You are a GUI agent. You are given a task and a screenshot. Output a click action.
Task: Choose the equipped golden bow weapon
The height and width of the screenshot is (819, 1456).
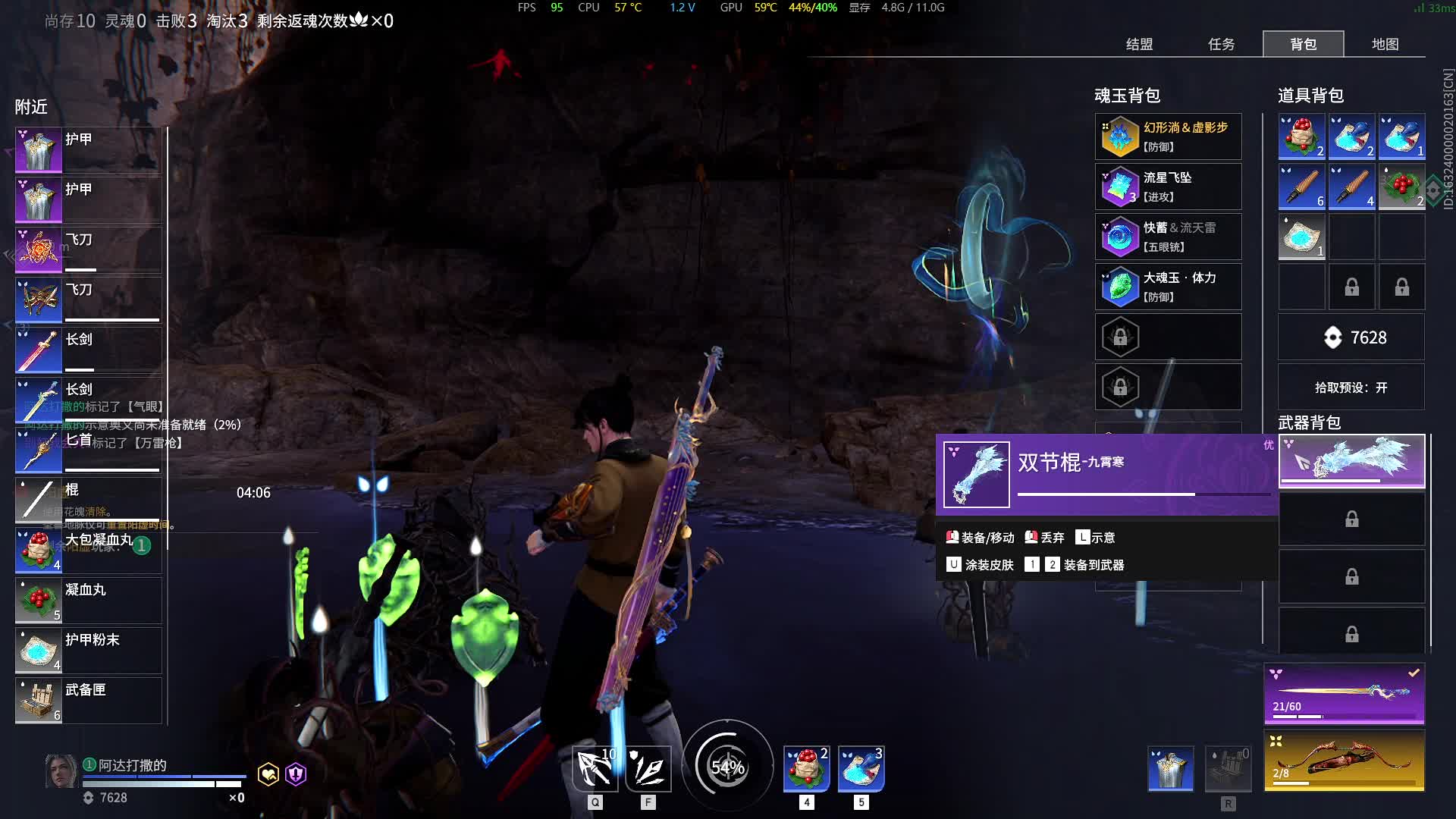(1344, 761)
